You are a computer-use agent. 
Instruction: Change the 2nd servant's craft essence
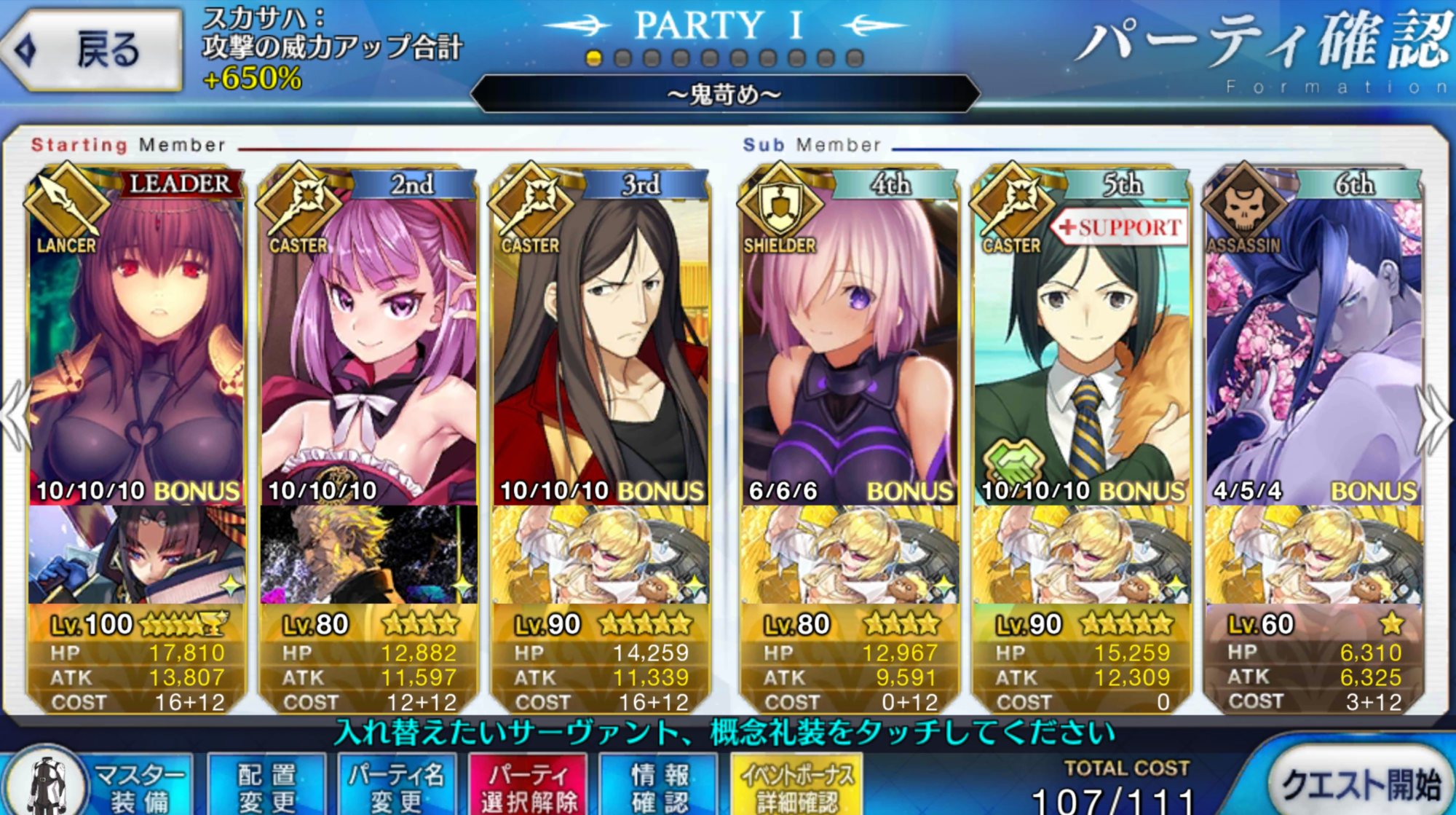point(368,555)
